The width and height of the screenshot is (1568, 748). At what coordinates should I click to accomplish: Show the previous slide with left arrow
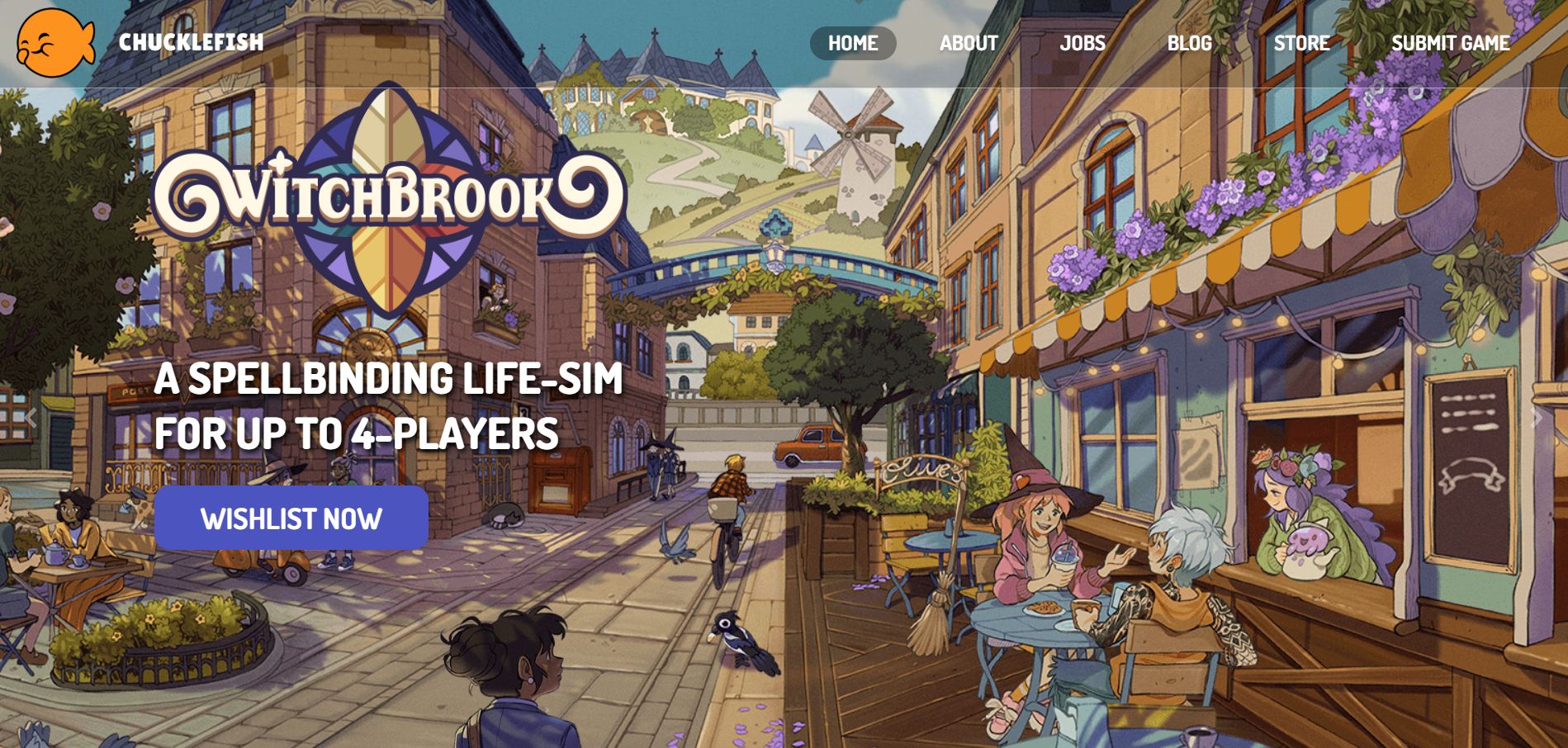pyautogui.click(x=31, y=418)
